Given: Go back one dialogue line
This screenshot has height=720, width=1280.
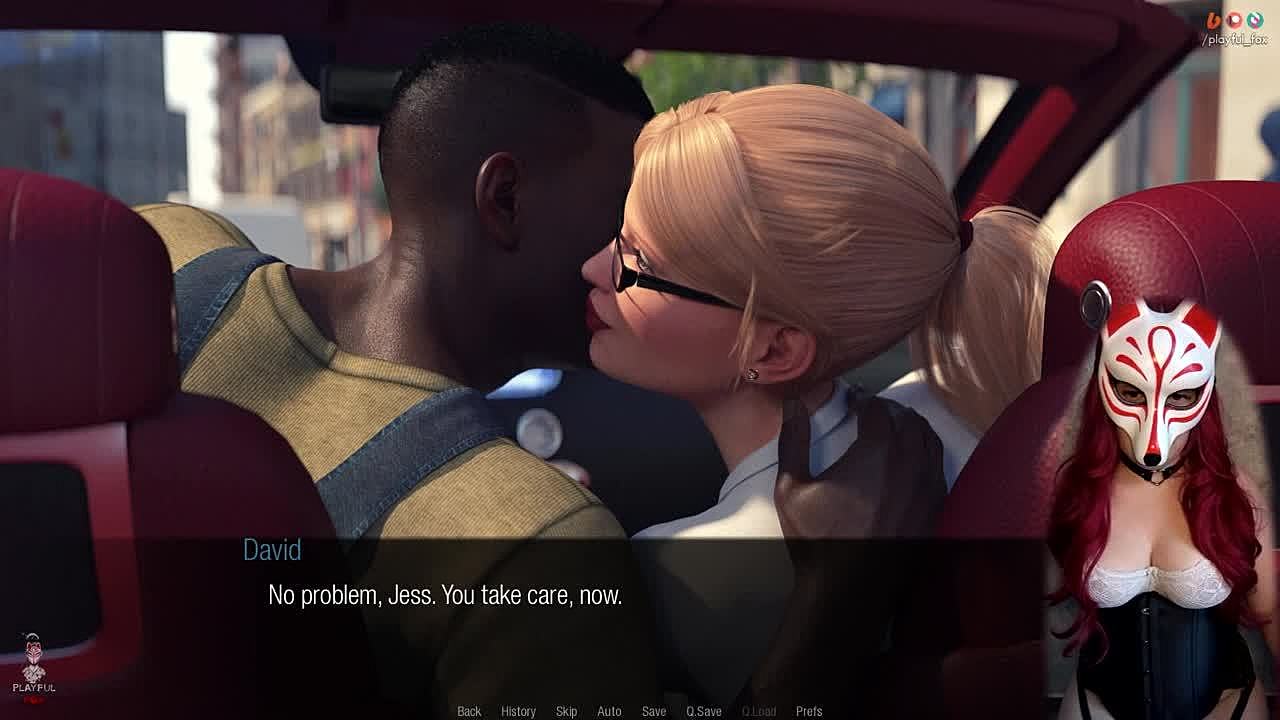Looking at the screenshot, I should (x=469, y=711).
